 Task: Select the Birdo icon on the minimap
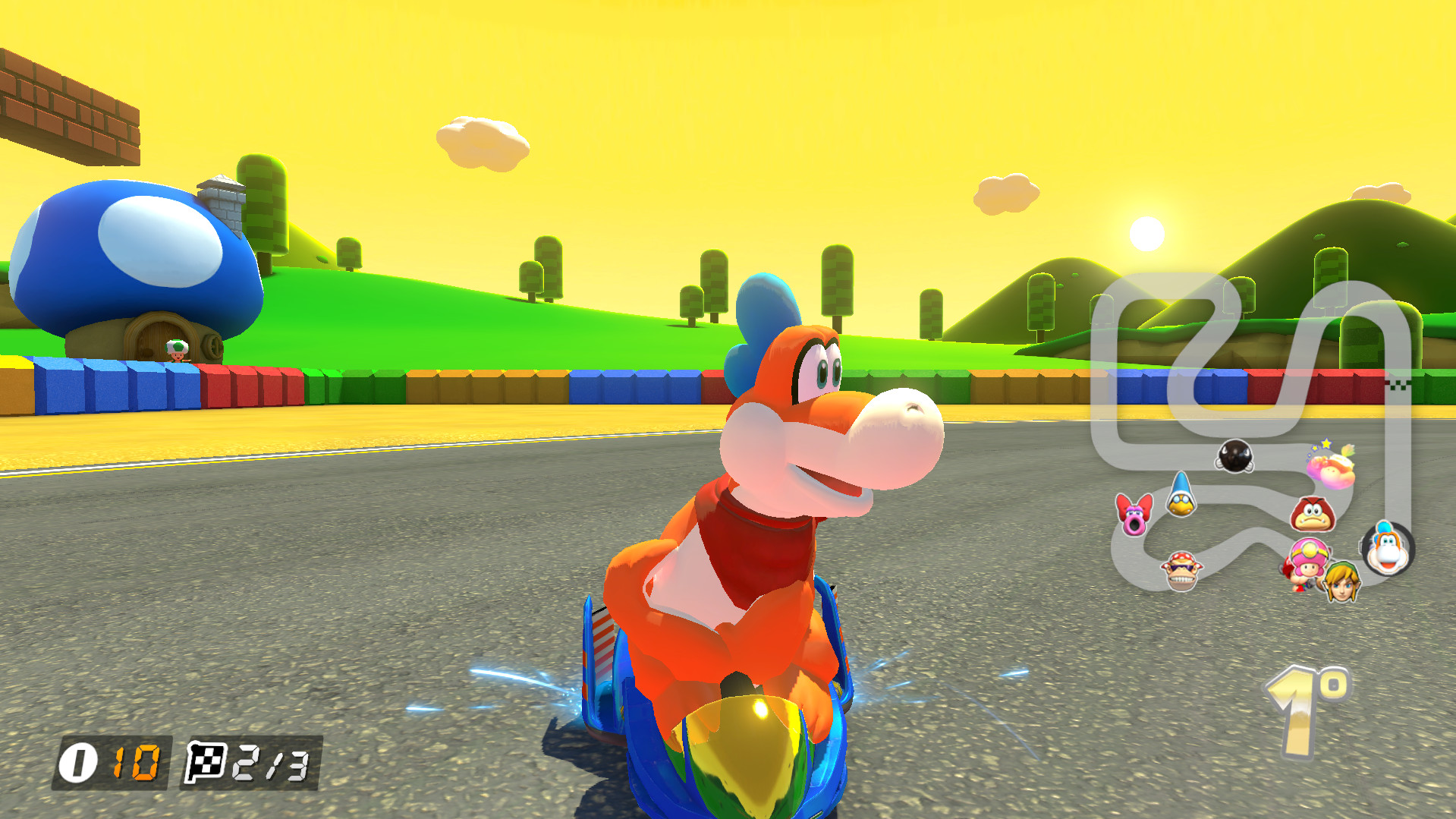(x=1134, y=518)
